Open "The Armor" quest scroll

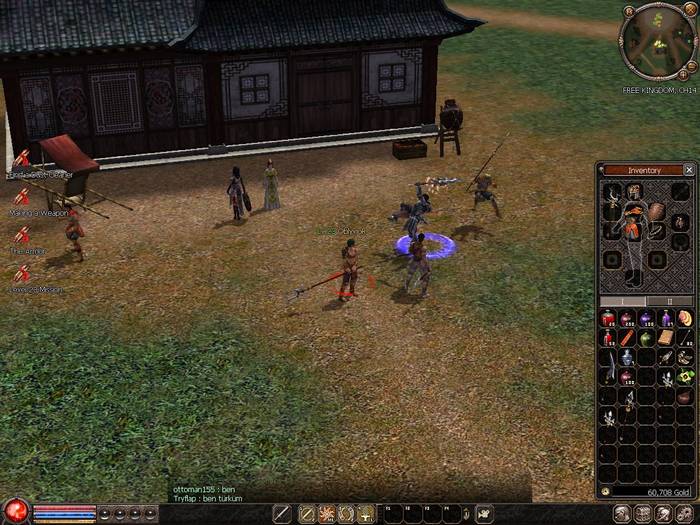tap(22, 237)
